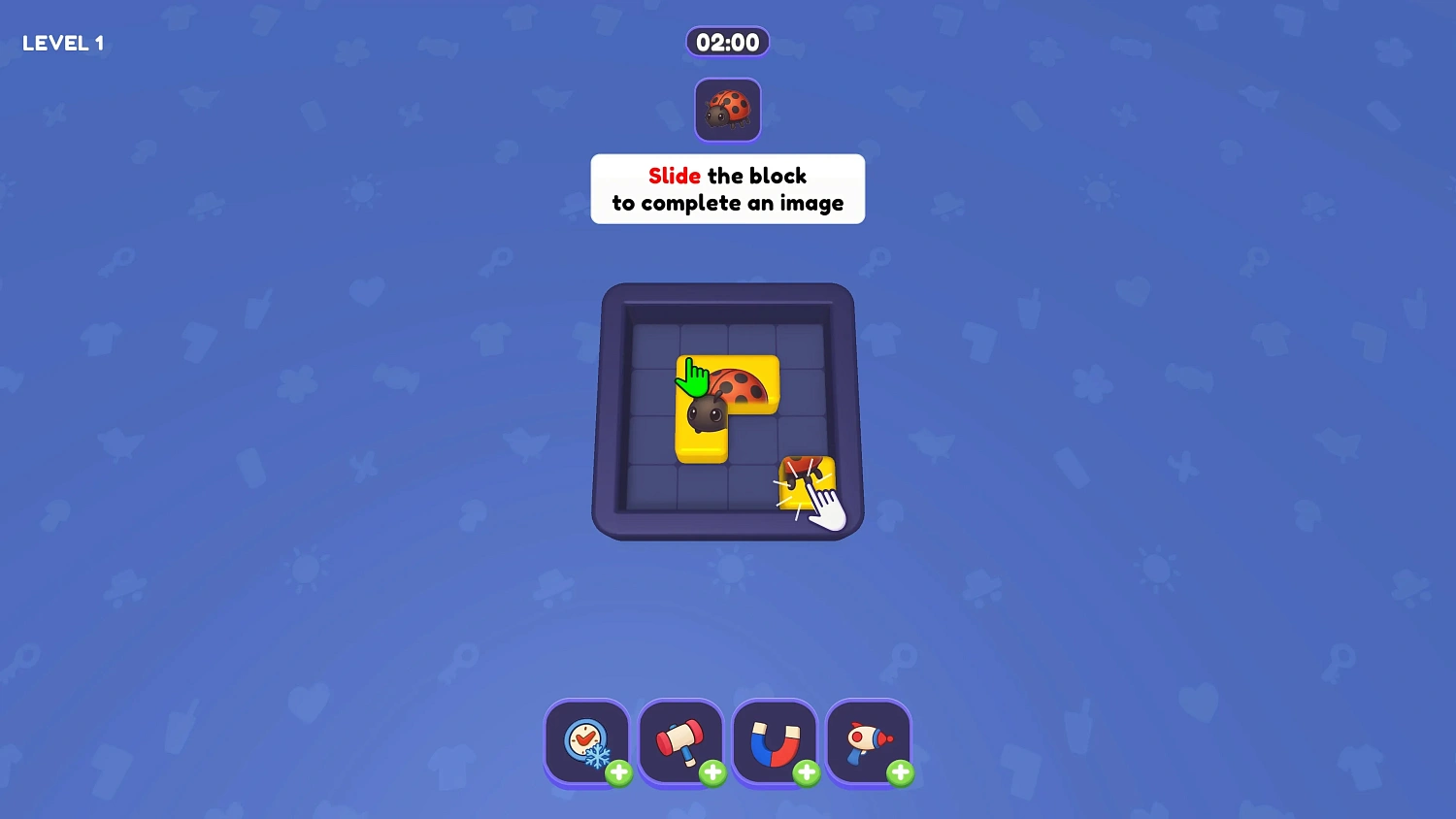1456x819 pixels.
Task: Click the red word Slide in the banner
Action: [x=674, y=176]
